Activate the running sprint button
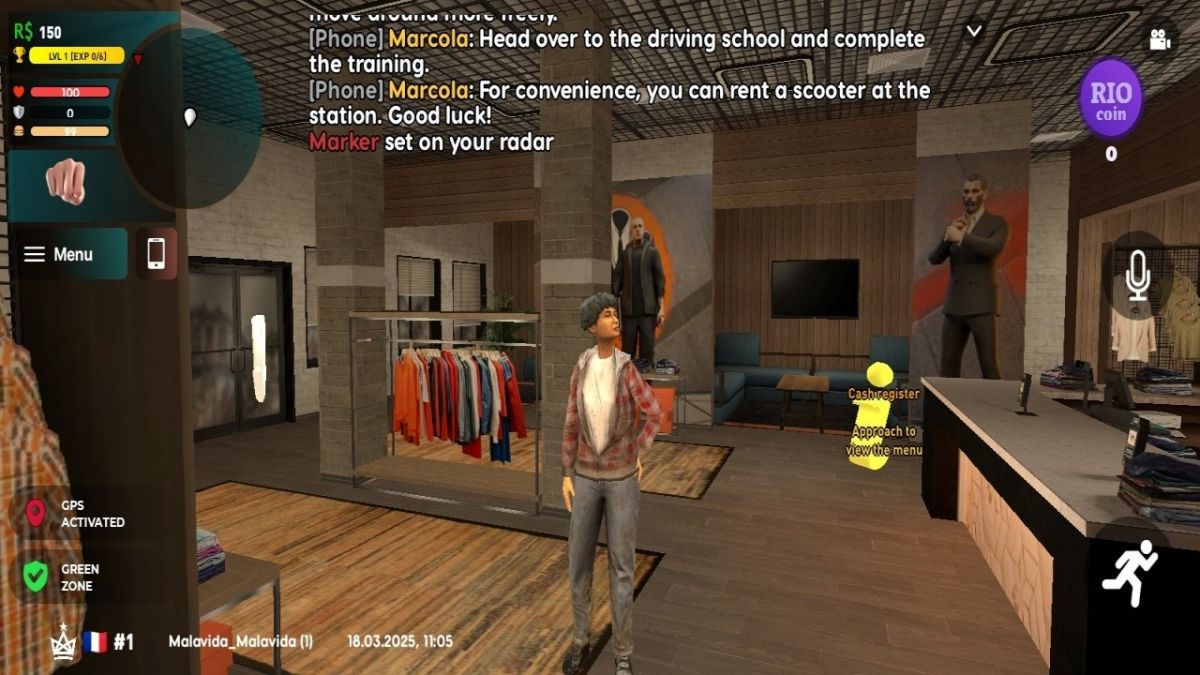This screenshot has height=675, width=1200. pos(1129,572)
